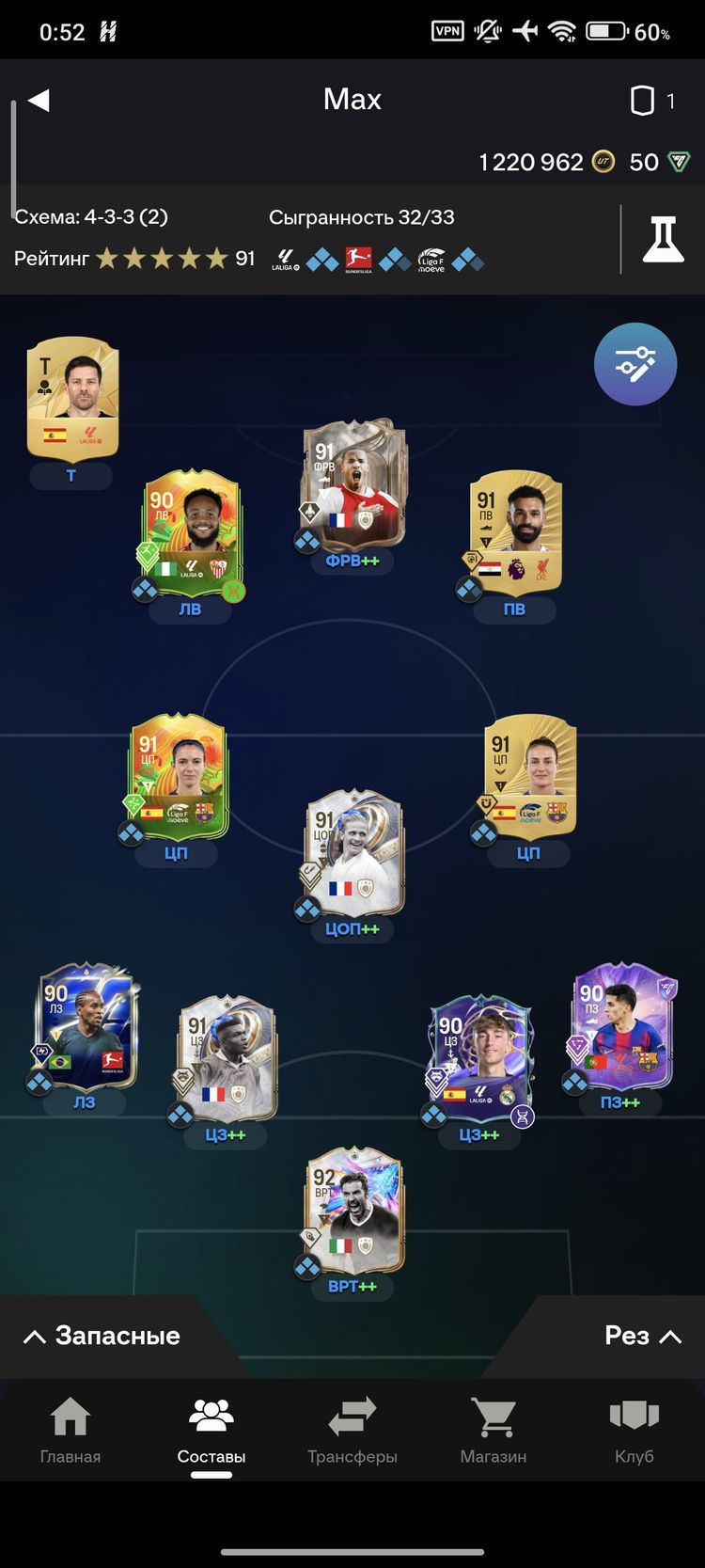The image size is (705, 1568).
Task: Tap the purple squad edit tools button
Action: click(x=635, y=364)
